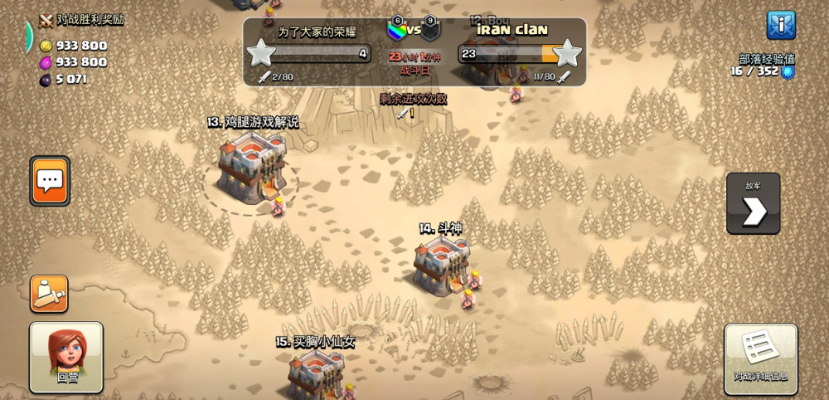Switch to enemy map with 敌军 arrow
This screenshot has height=400, width=829.
coord(753,204)
